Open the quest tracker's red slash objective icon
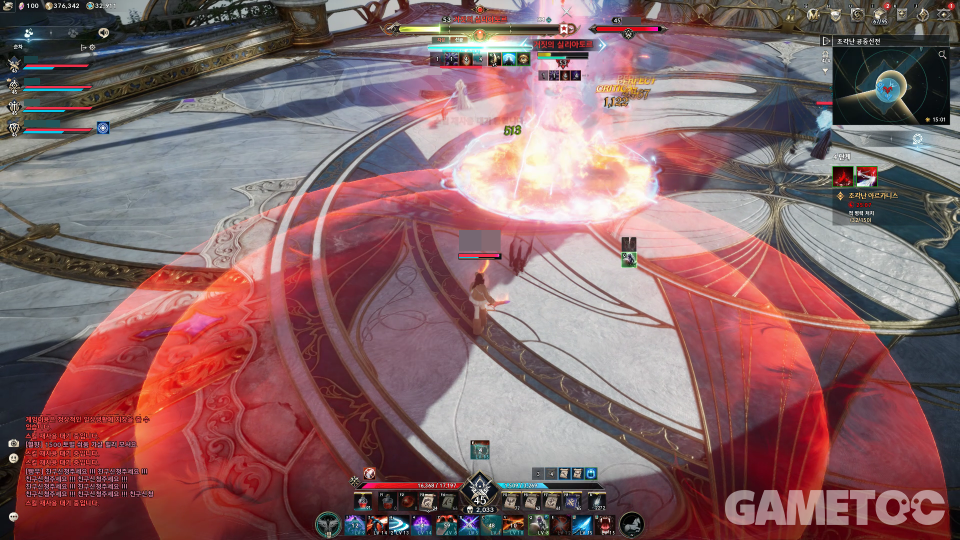960x540 pixels. coord(842,175)
